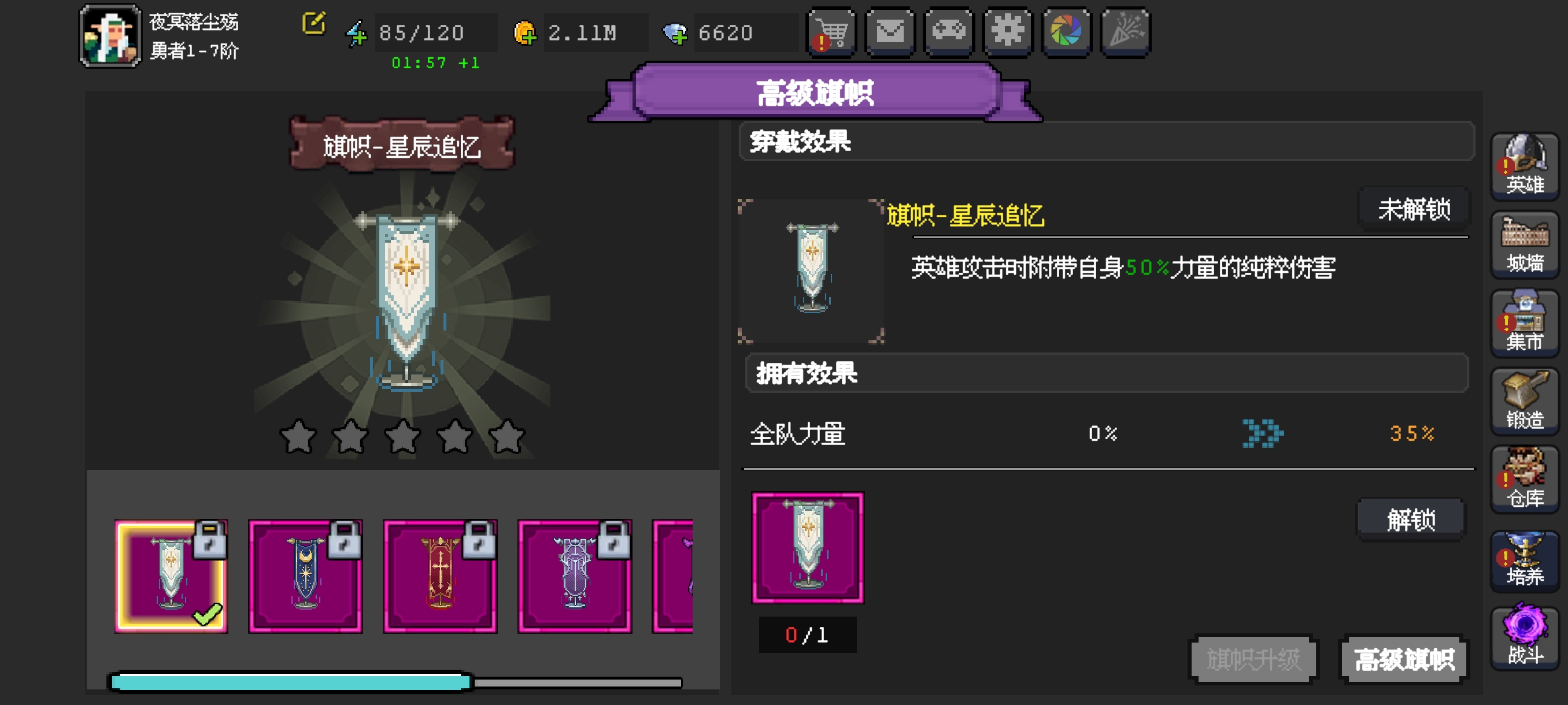Click the camera aperture icon

[x=1066, y=33]
